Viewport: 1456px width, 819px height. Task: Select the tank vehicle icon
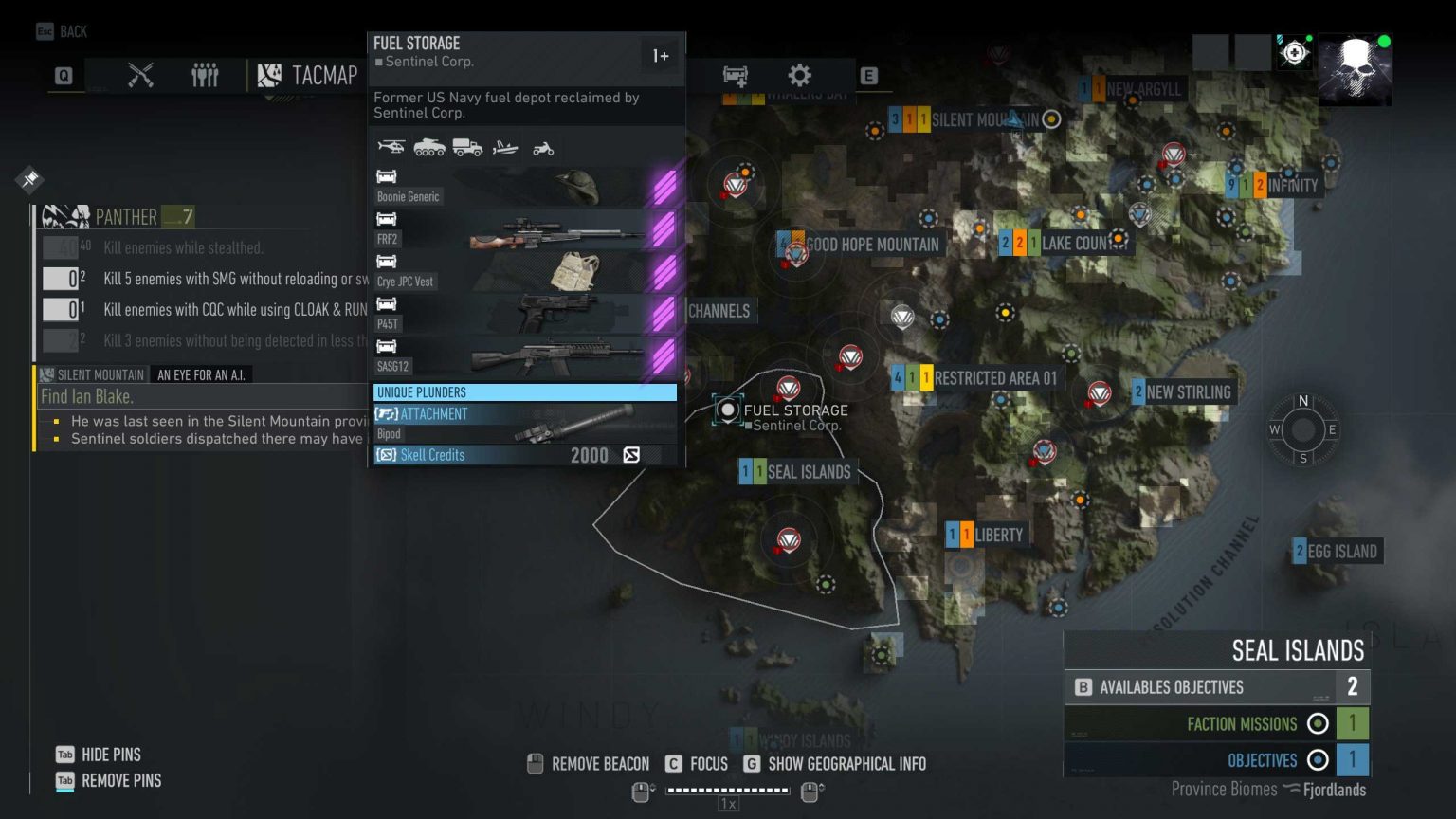(429, 147)
